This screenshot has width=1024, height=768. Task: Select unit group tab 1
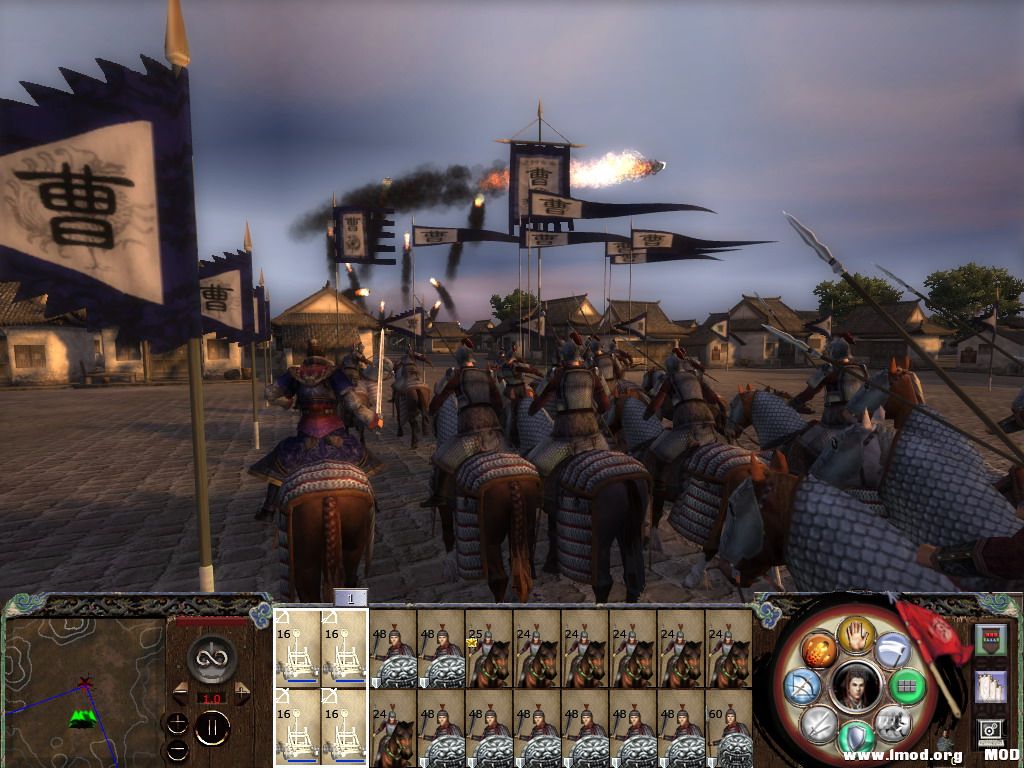pos(350,598)
